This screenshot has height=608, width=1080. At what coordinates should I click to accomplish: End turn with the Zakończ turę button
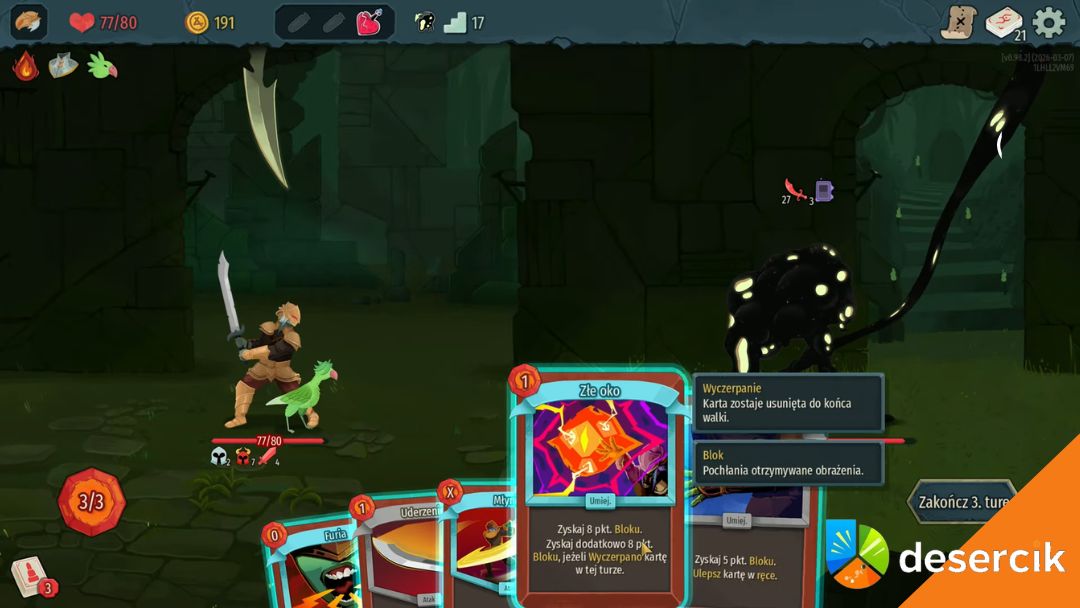pos(961,500)
